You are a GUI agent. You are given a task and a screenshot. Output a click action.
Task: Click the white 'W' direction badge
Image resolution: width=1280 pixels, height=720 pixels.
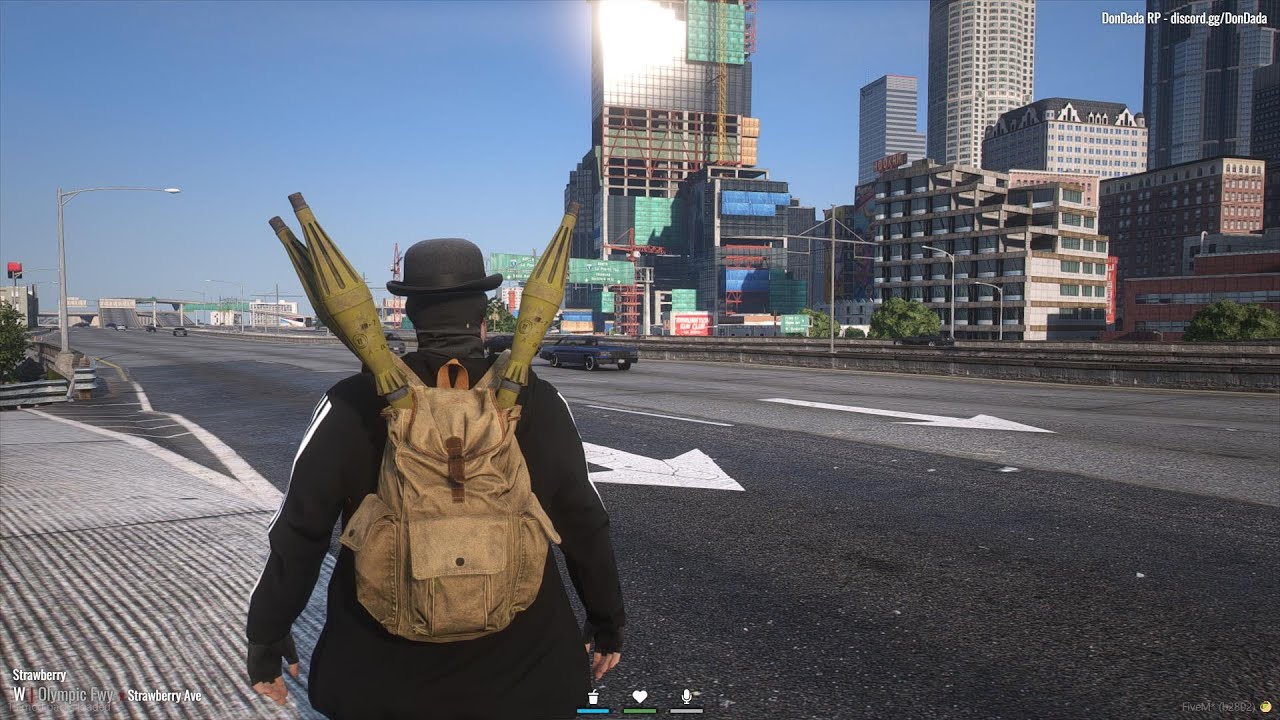point(20,695)
